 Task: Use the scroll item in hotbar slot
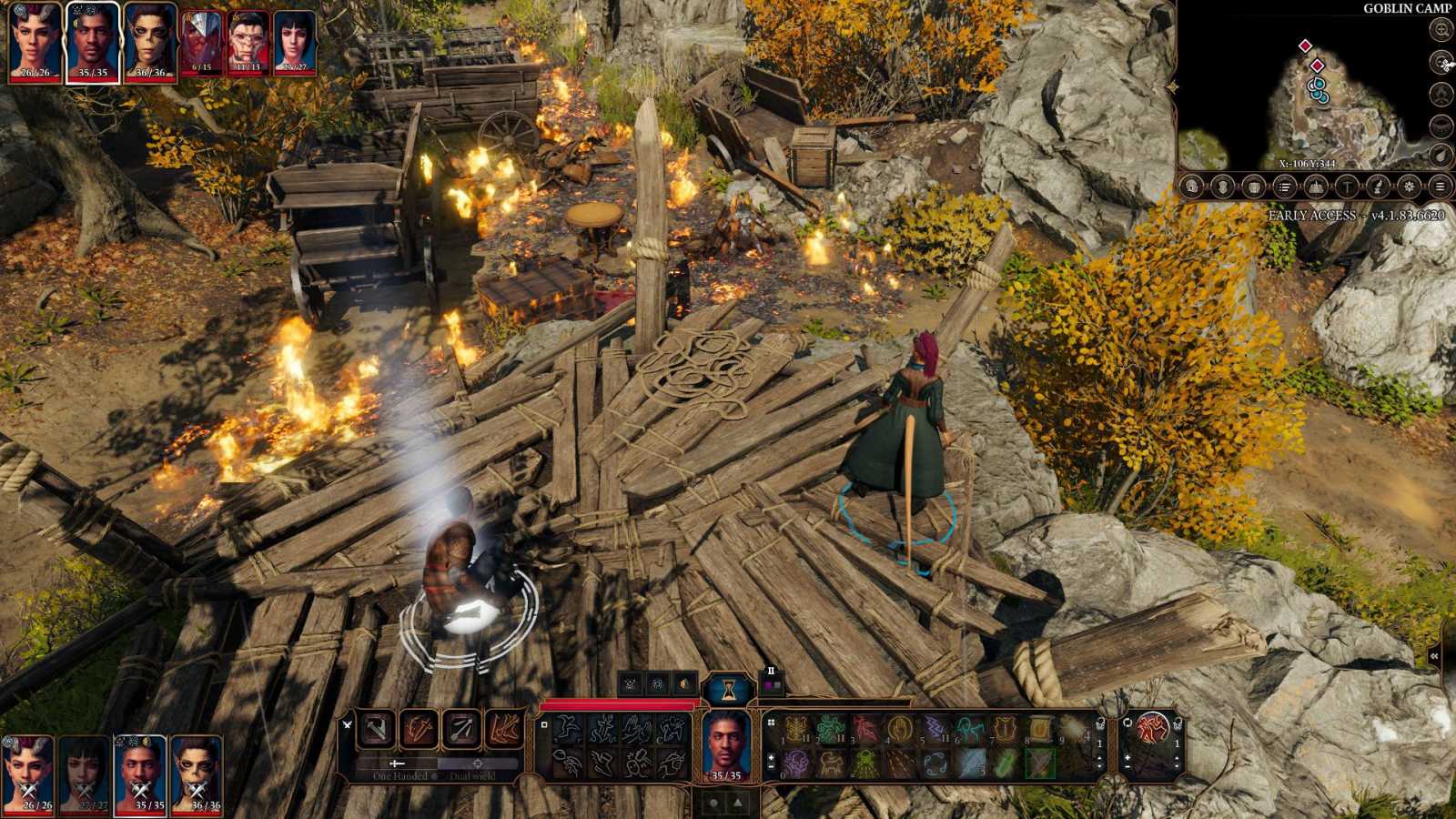point(1039,729)
